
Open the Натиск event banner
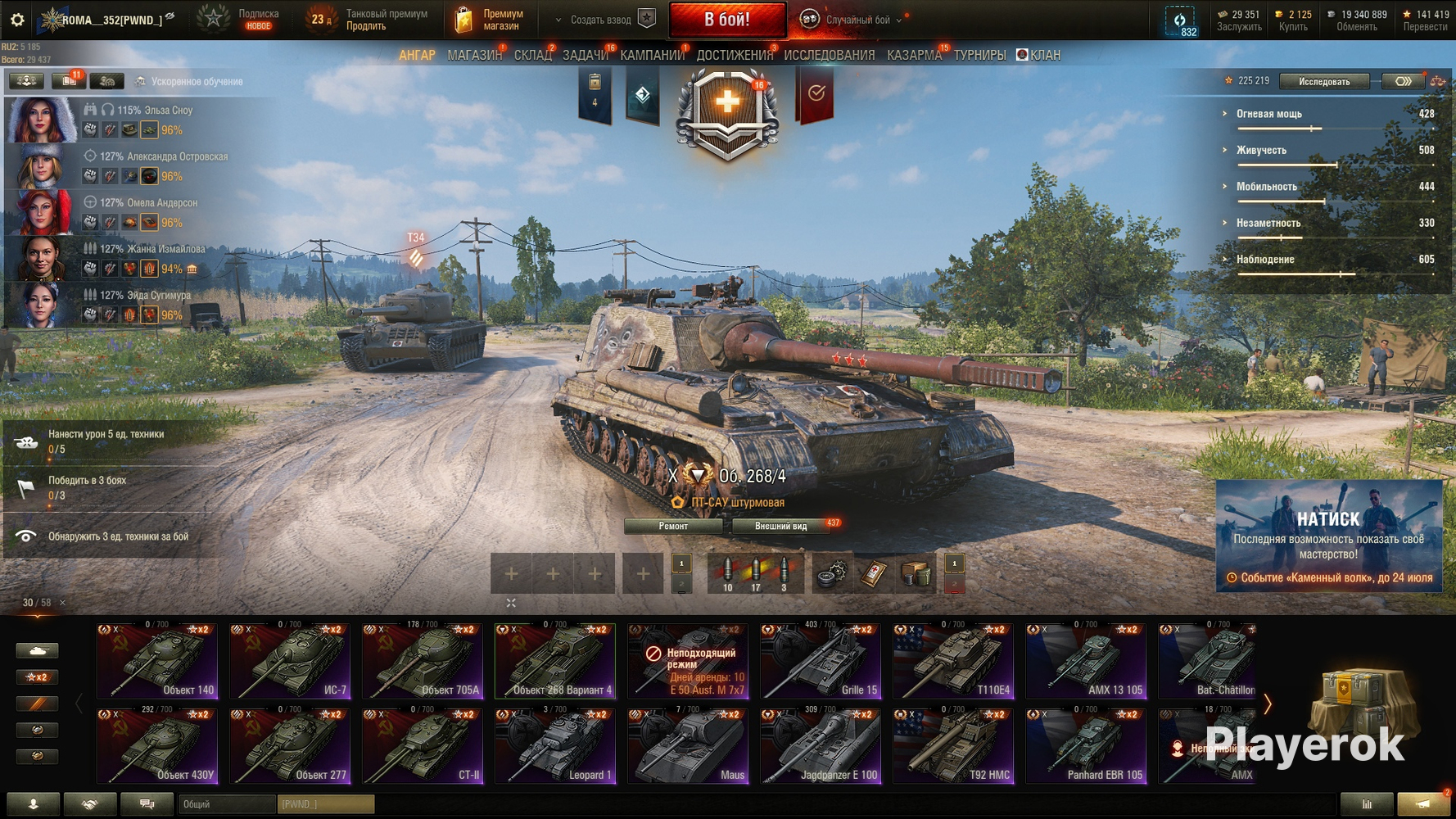(1328, 536)
